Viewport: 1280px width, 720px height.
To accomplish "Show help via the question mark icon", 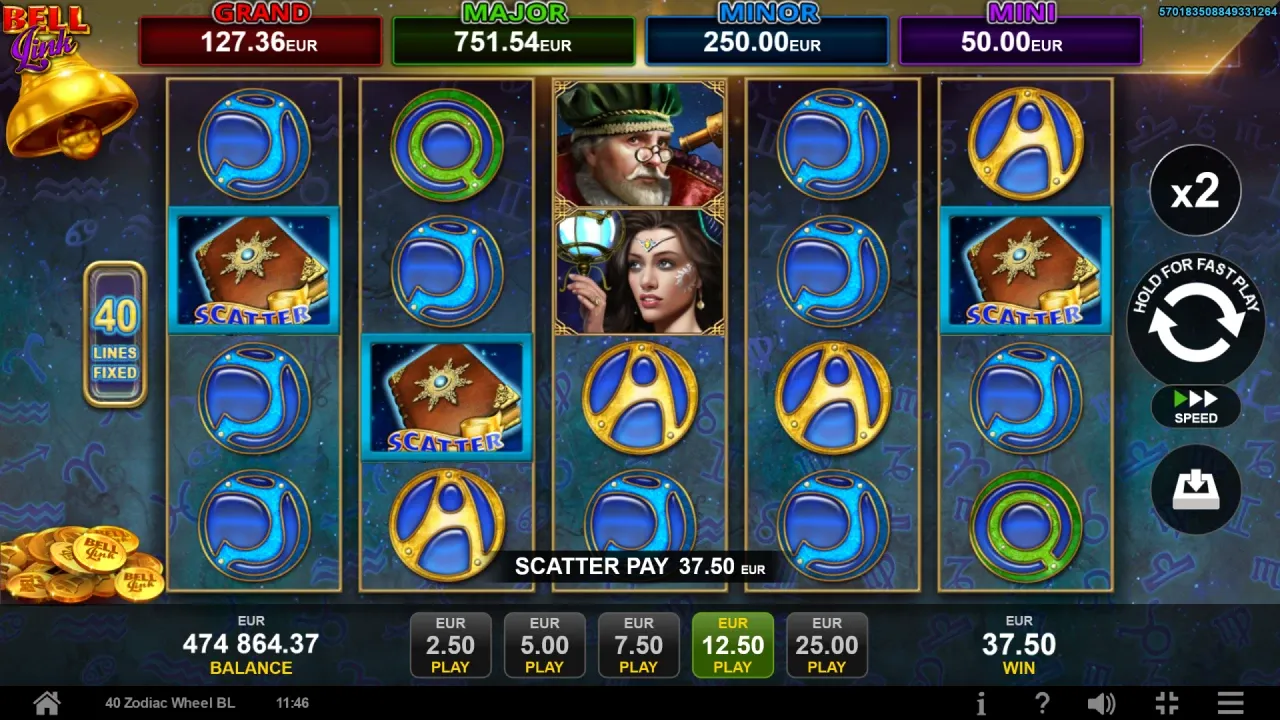I will point(1041,703).
